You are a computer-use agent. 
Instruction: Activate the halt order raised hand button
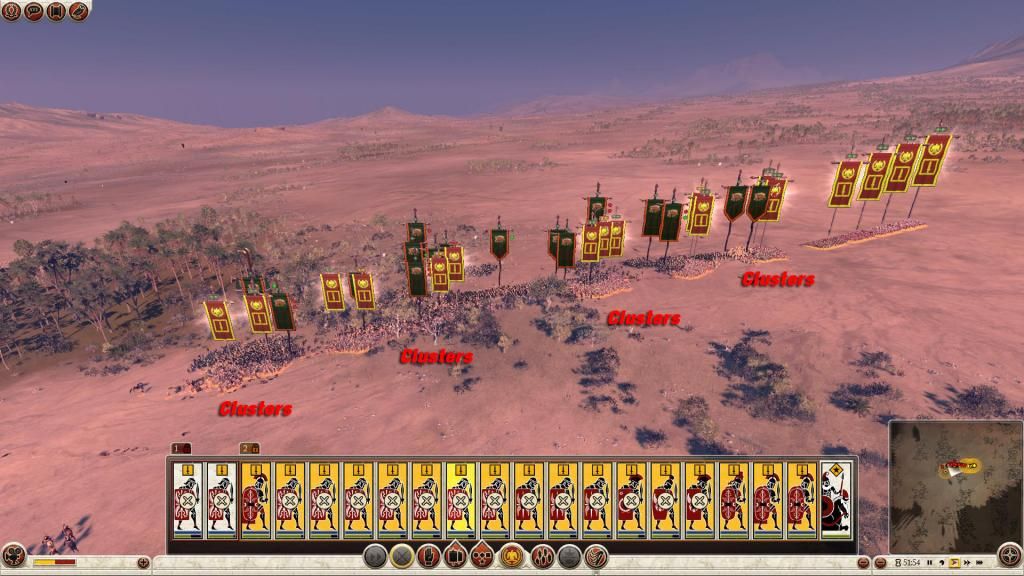point(429,555)
